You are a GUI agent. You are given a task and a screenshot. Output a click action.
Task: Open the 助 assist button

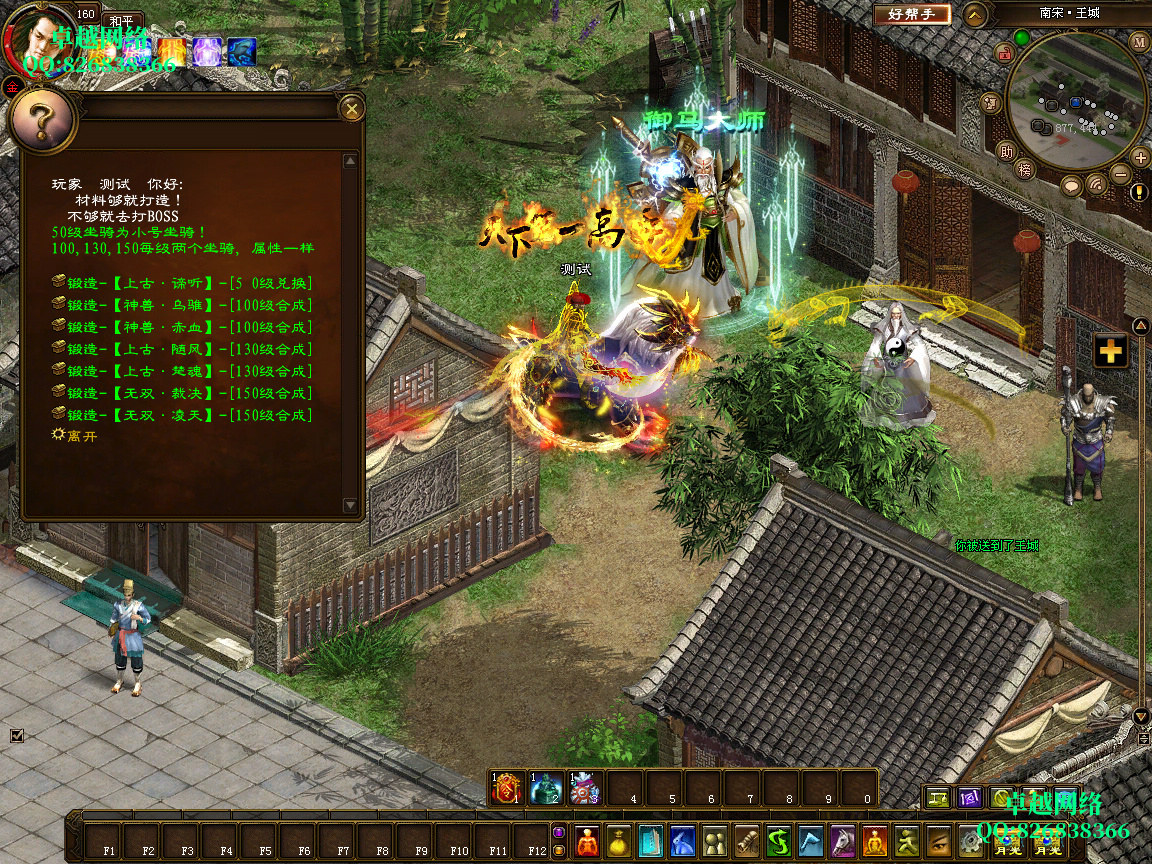1006,152
